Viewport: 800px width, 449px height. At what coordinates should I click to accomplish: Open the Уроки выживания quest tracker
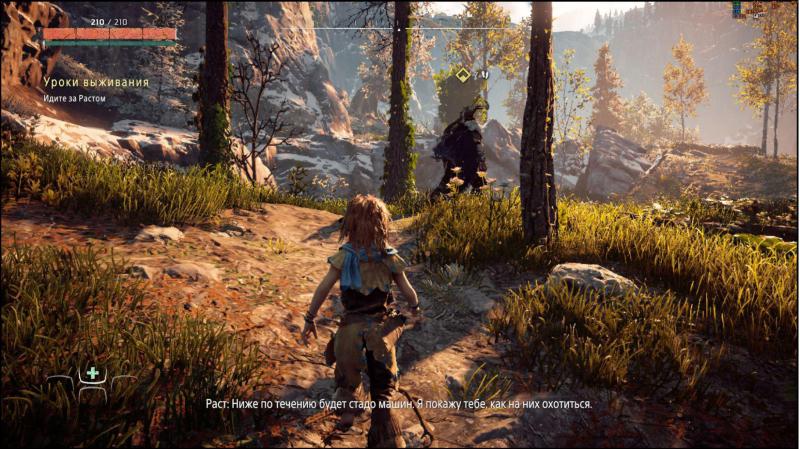[96, 82]
